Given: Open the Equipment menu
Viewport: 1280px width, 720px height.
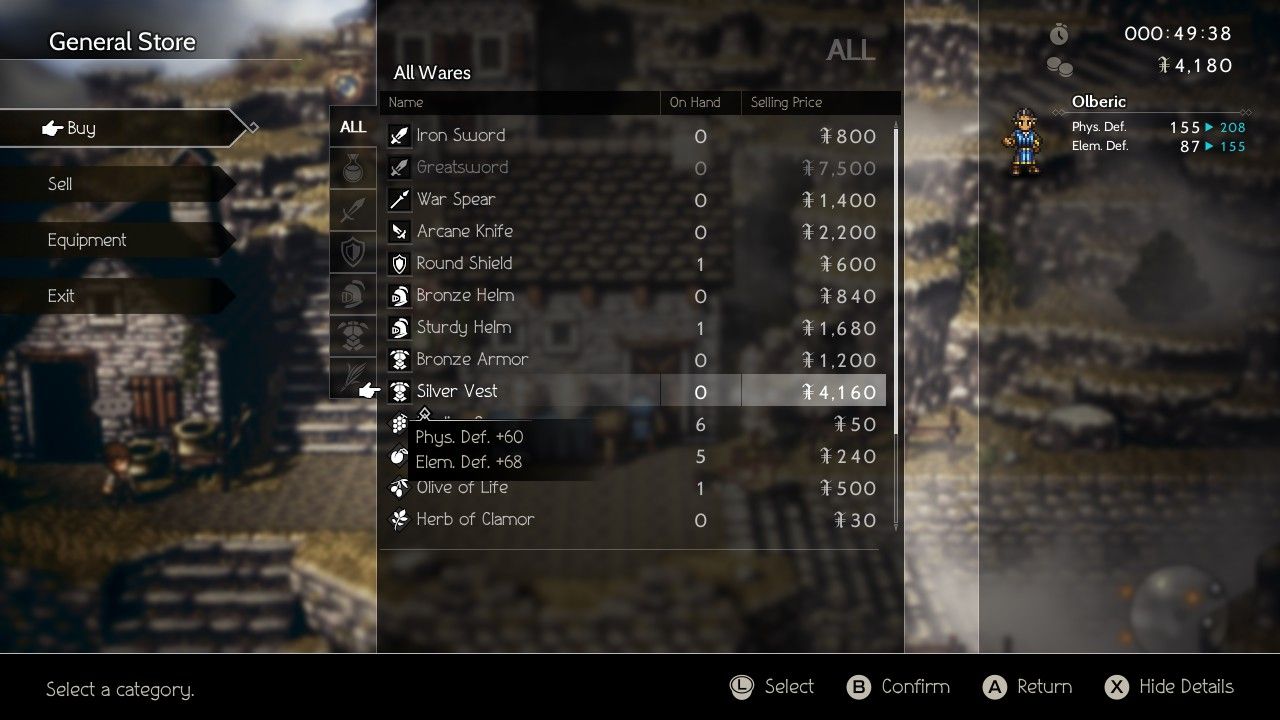Looking at the screenshot, I should point(110,240).
